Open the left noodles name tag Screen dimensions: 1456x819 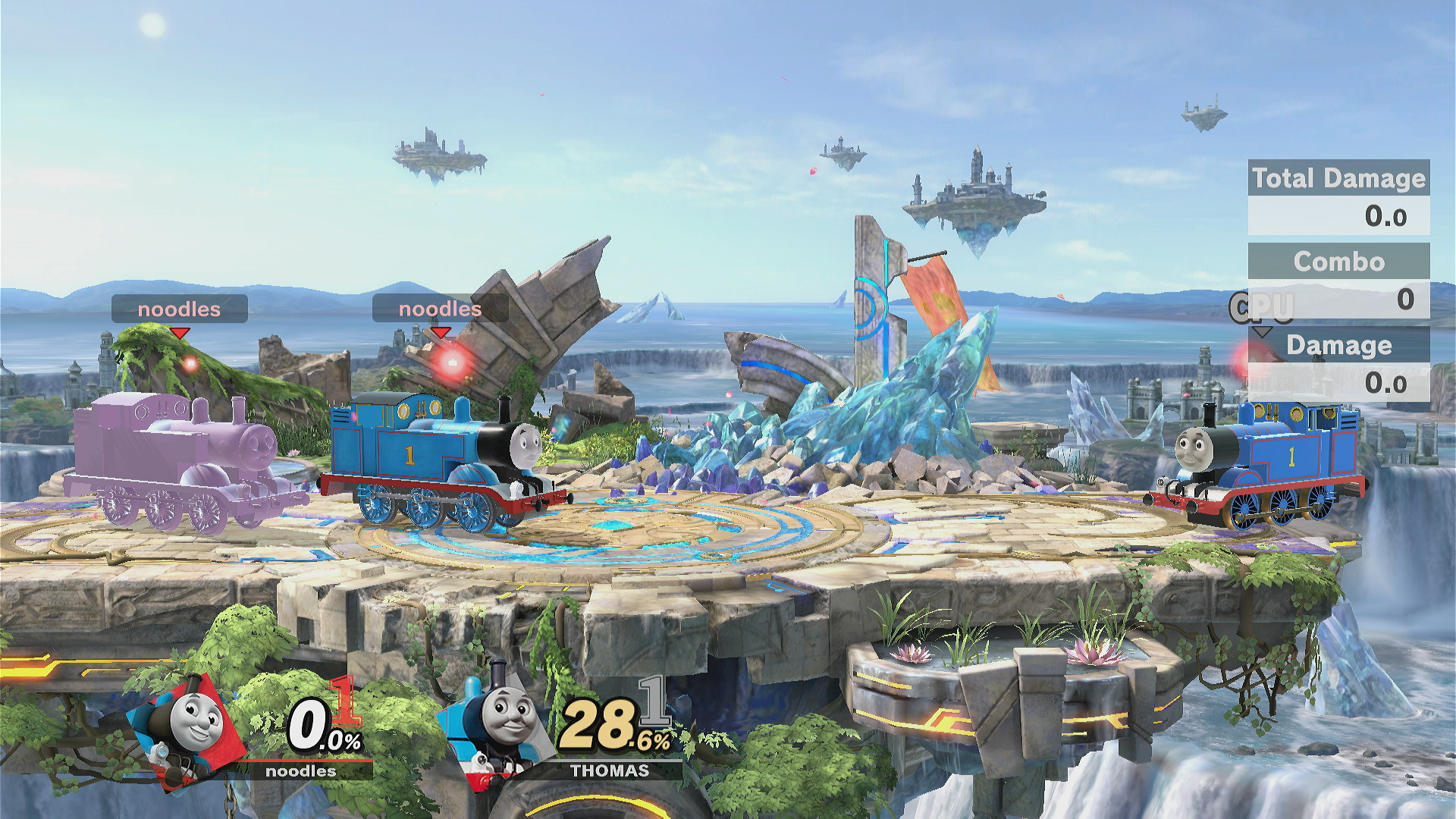tap(180, 309)
